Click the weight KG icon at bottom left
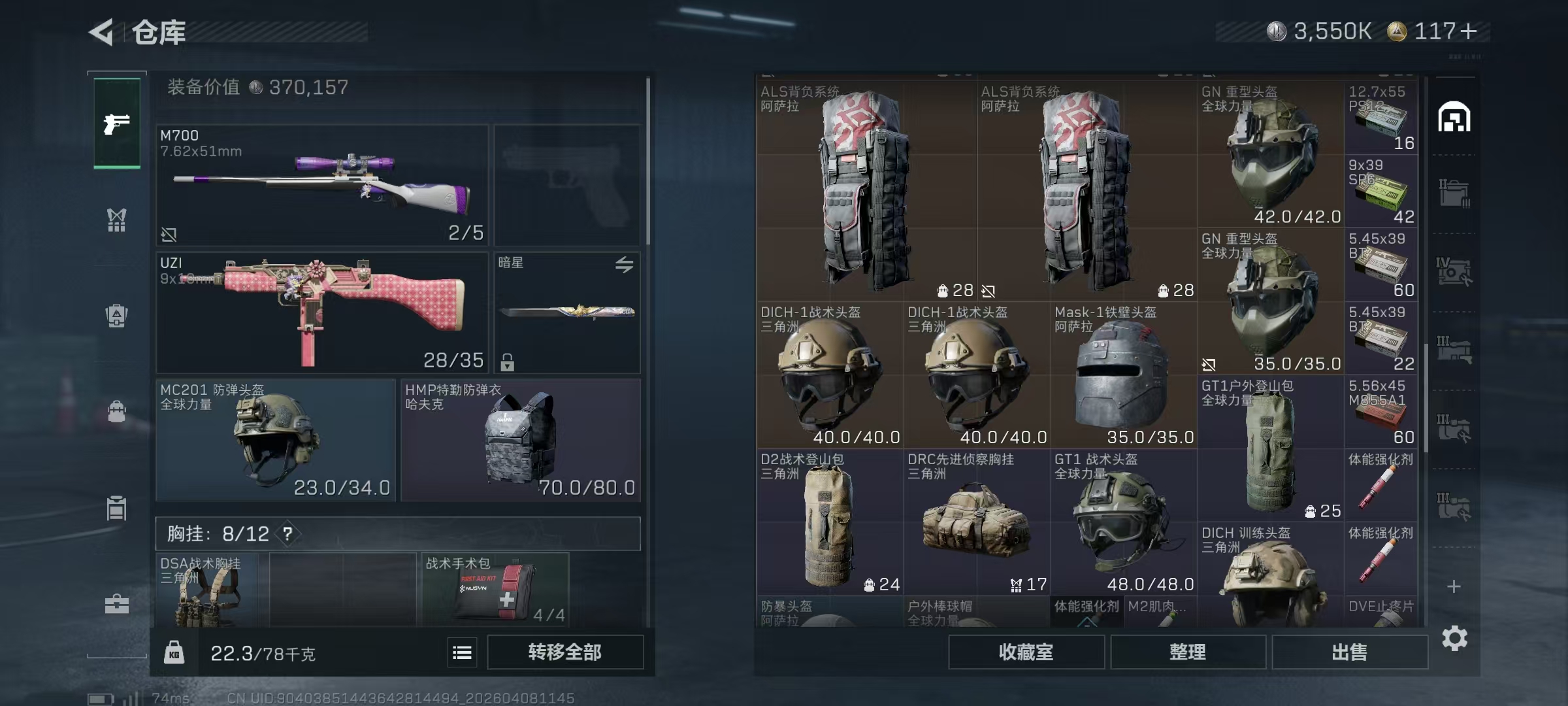1568x706 pixels. click(x=174, y=652)
